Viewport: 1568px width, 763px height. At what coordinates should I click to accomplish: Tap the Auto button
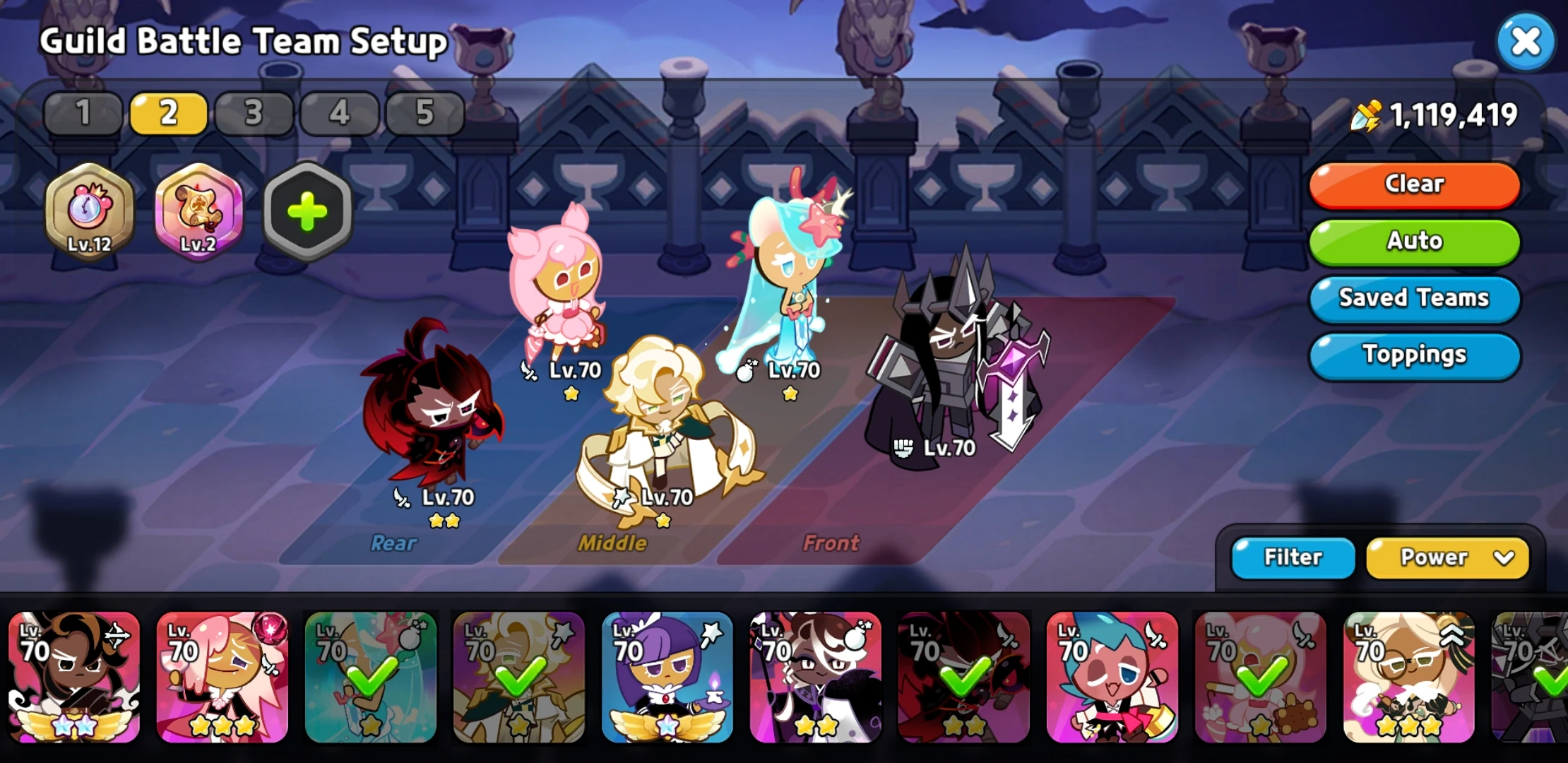(1413, 241)
